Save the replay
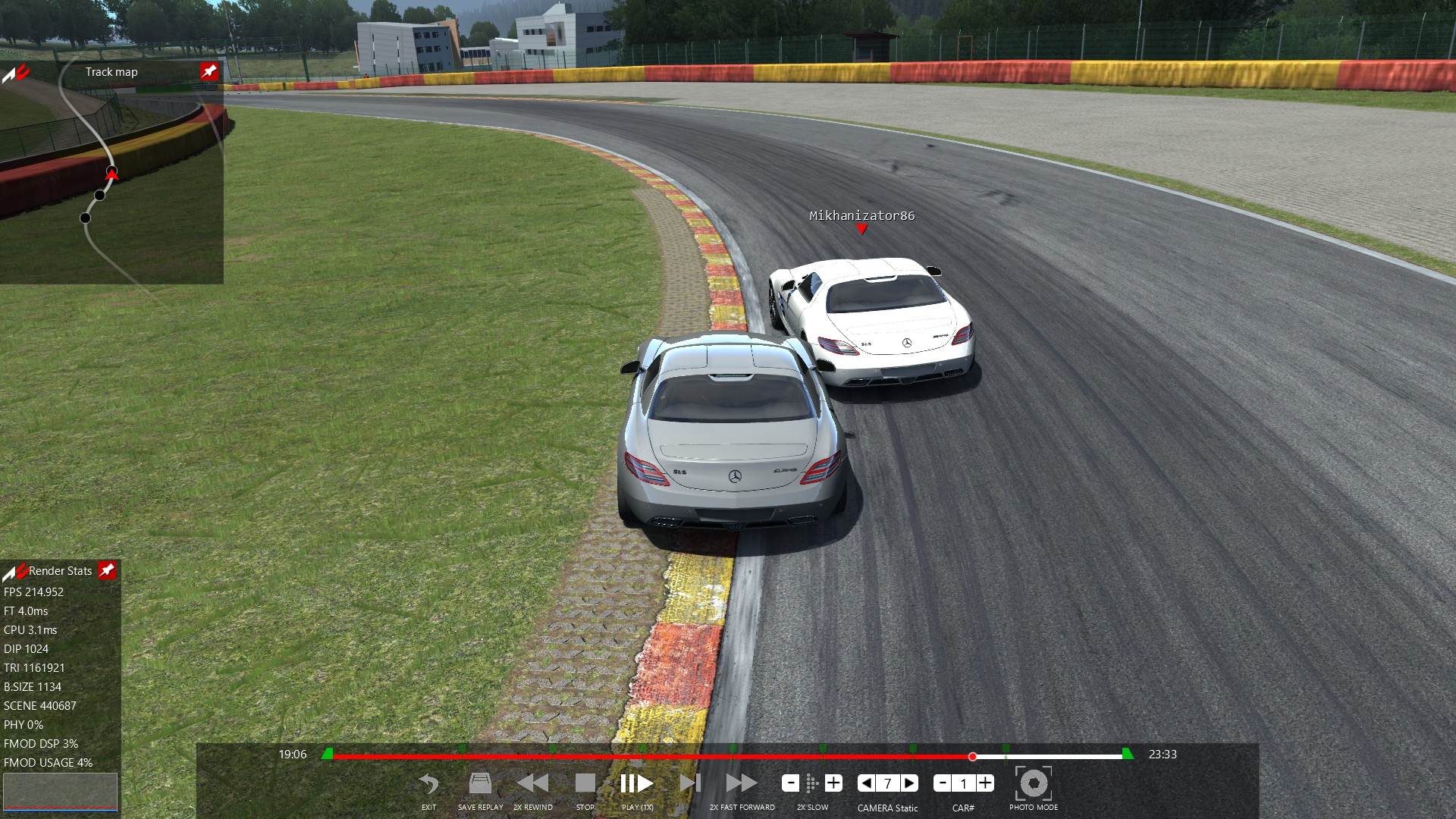 click(480, 784)
